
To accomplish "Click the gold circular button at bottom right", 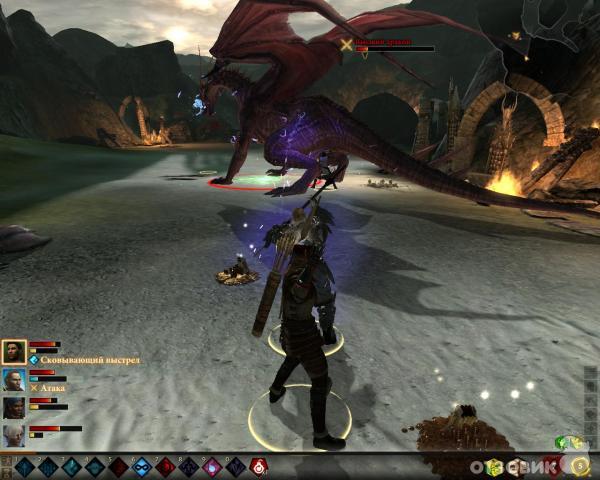I will [x=580, y=465].
